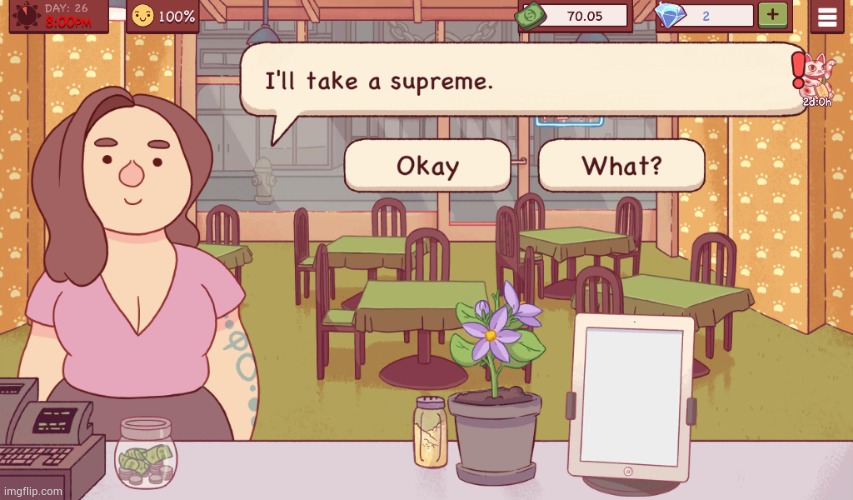Open the hamburger menu
The width and height of the screenshot is (853, 500).
point(827,16)
